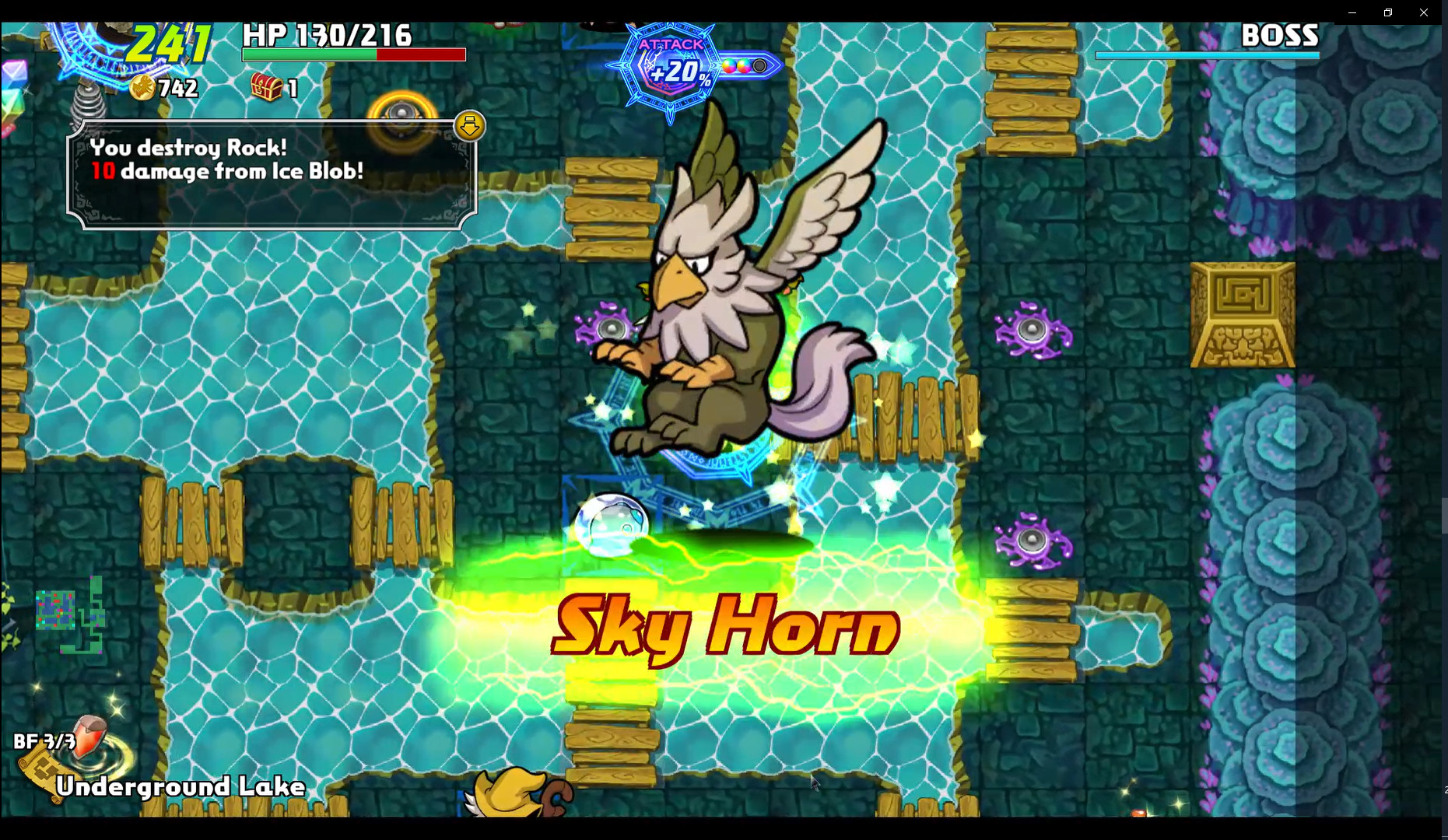This screenshot has height=840, width=1448.
Task: Click the second rainbow orb in the buff bar
Action: pos(743,66)
